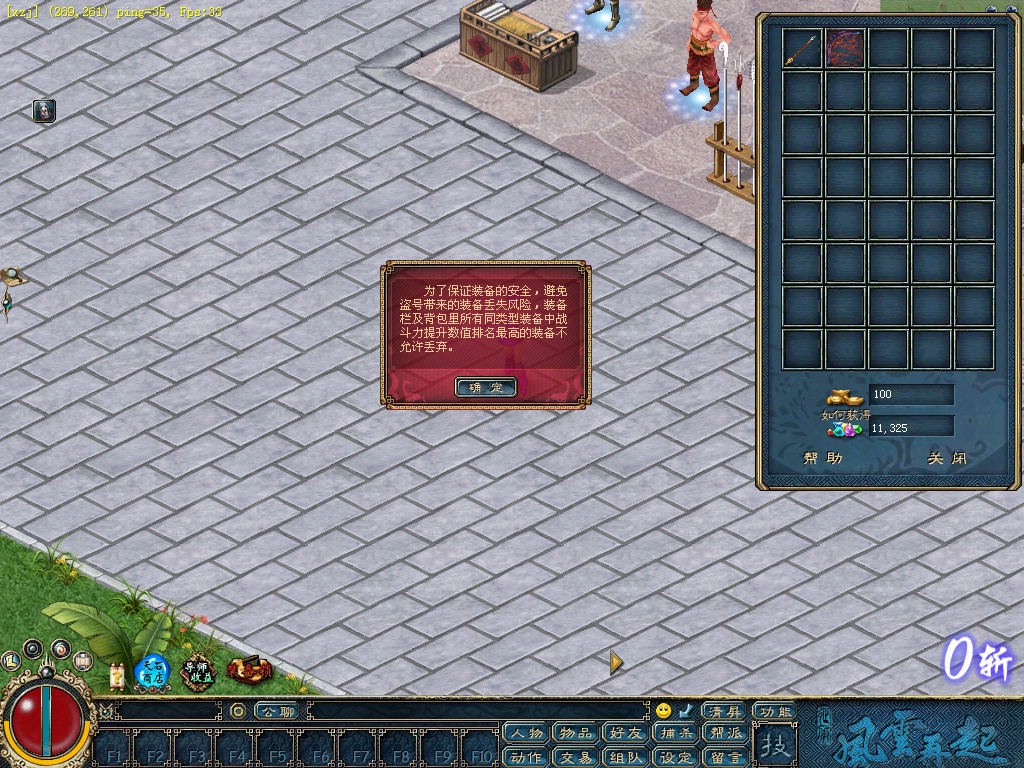Open the smiley emoticon picker
The width and height of the screenshot is (1024, 768).
coord(663,711)
